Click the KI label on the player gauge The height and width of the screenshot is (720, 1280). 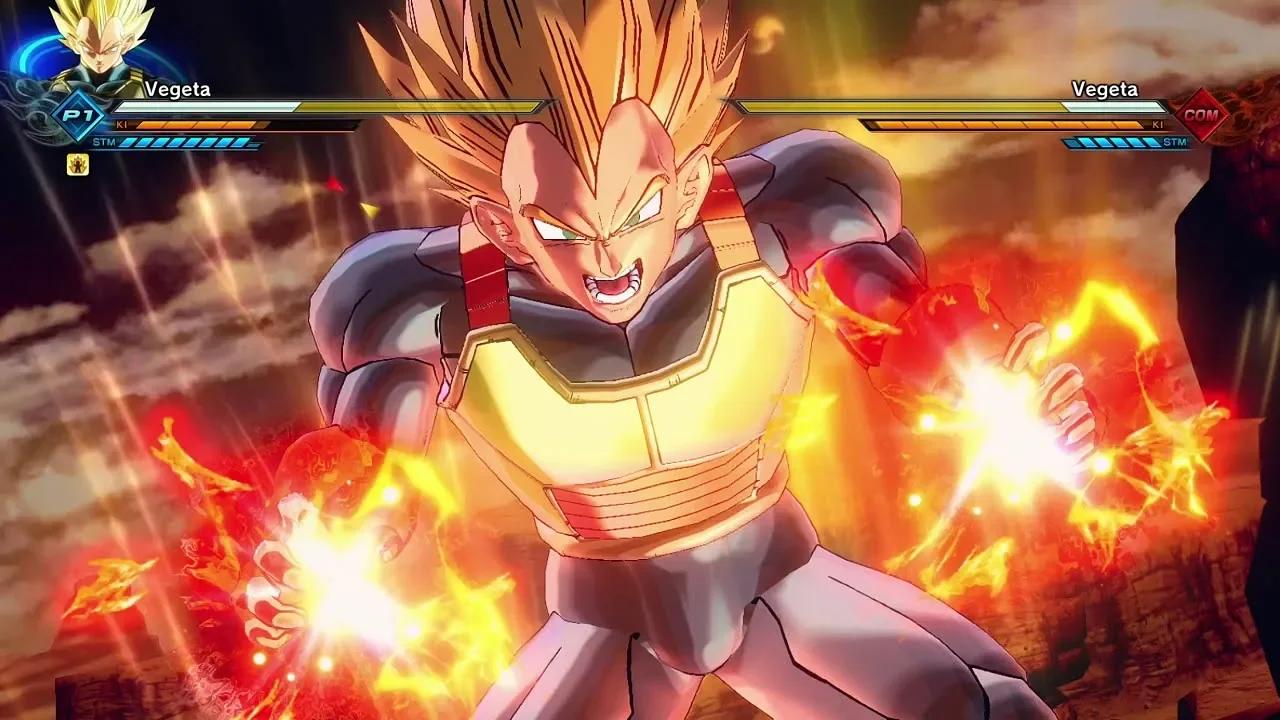click(x=123, y=126)
